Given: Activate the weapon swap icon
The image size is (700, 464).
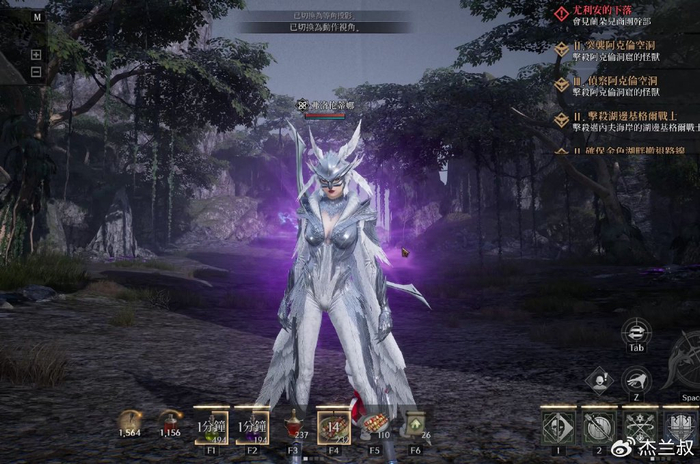Looking at the screenshot, I should pos(635,333).
